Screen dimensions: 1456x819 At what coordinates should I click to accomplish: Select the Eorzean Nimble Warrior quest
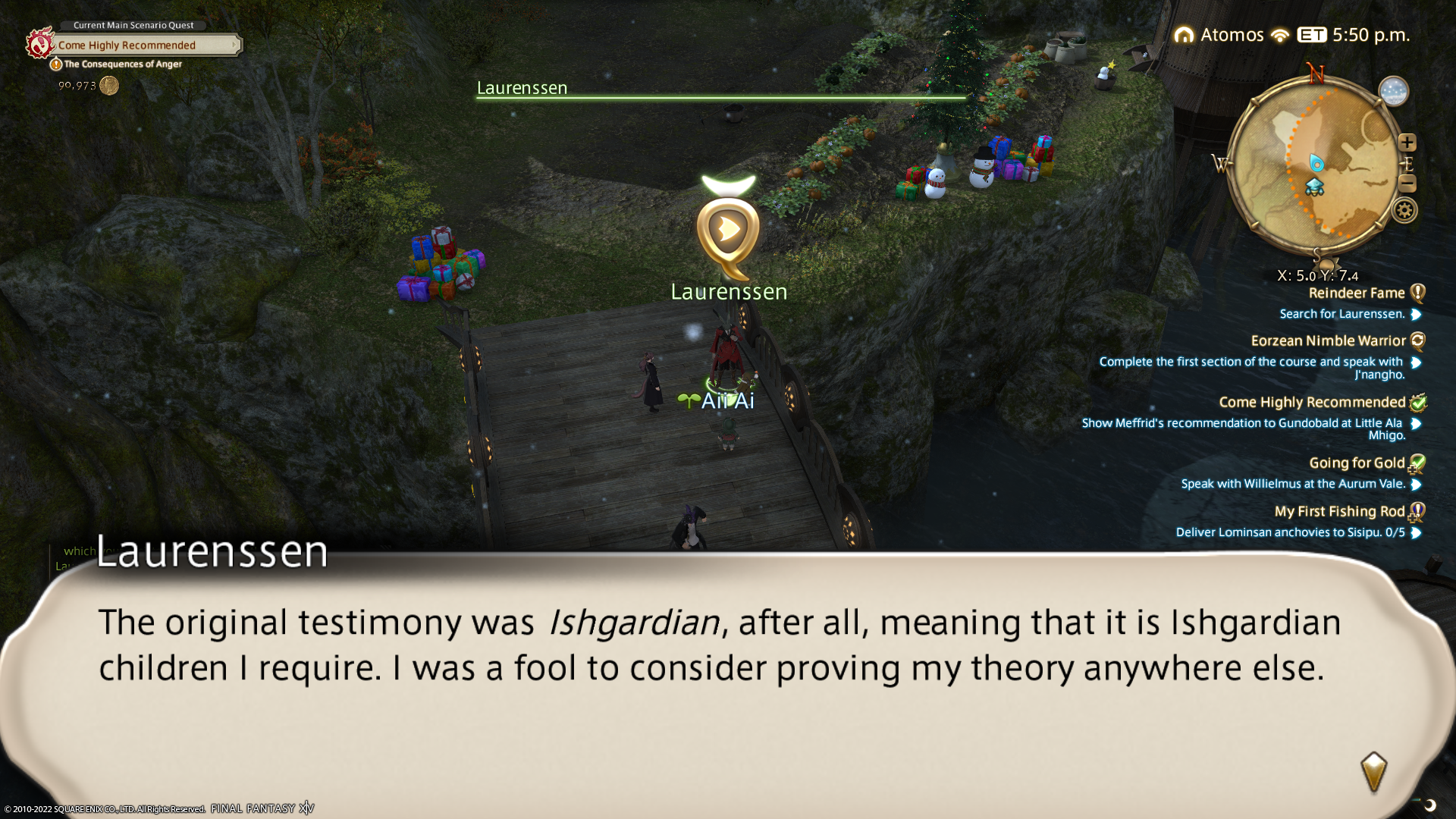(x=1328, y=341)
